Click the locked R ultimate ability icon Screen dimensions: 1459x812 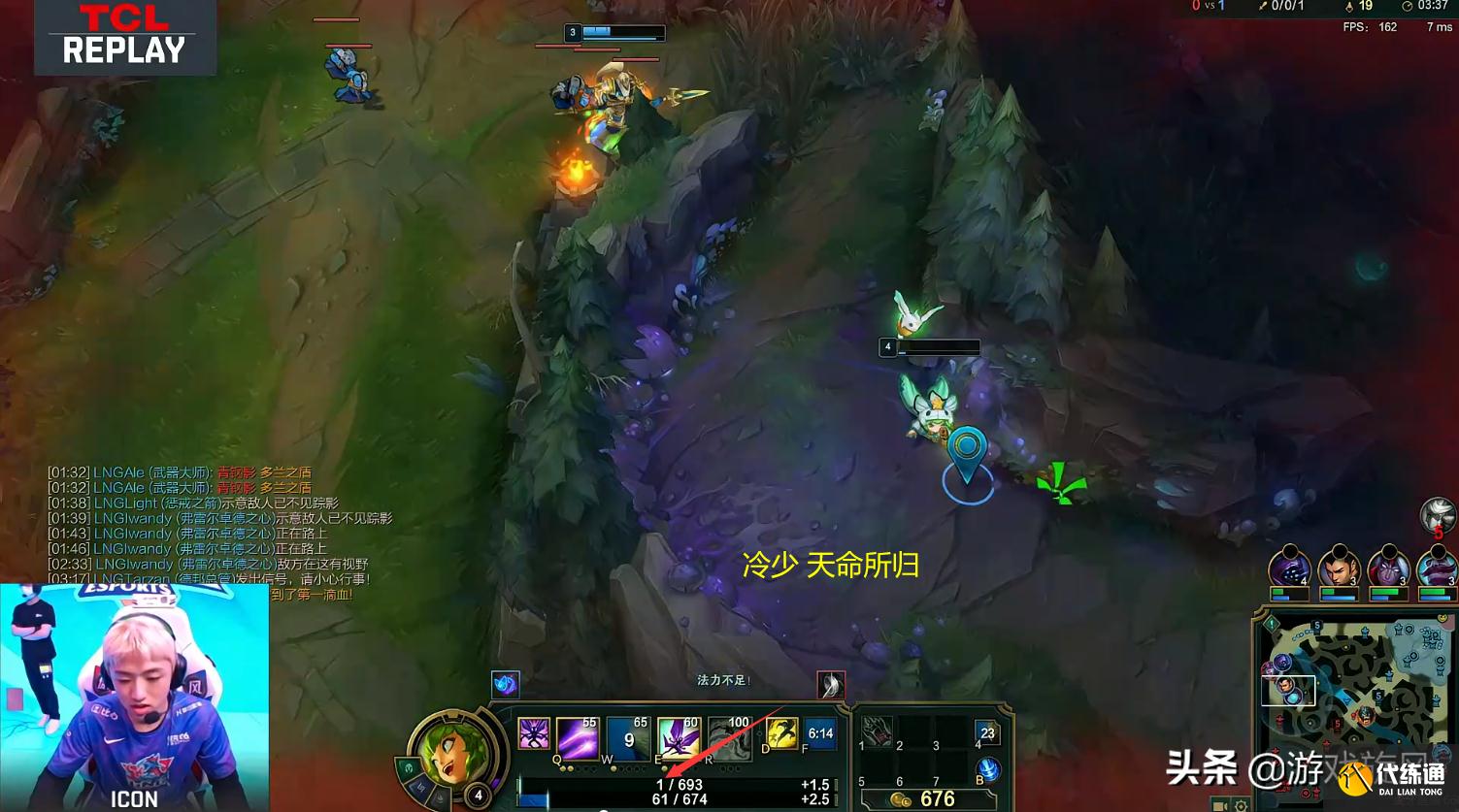(x=729, y=736)
